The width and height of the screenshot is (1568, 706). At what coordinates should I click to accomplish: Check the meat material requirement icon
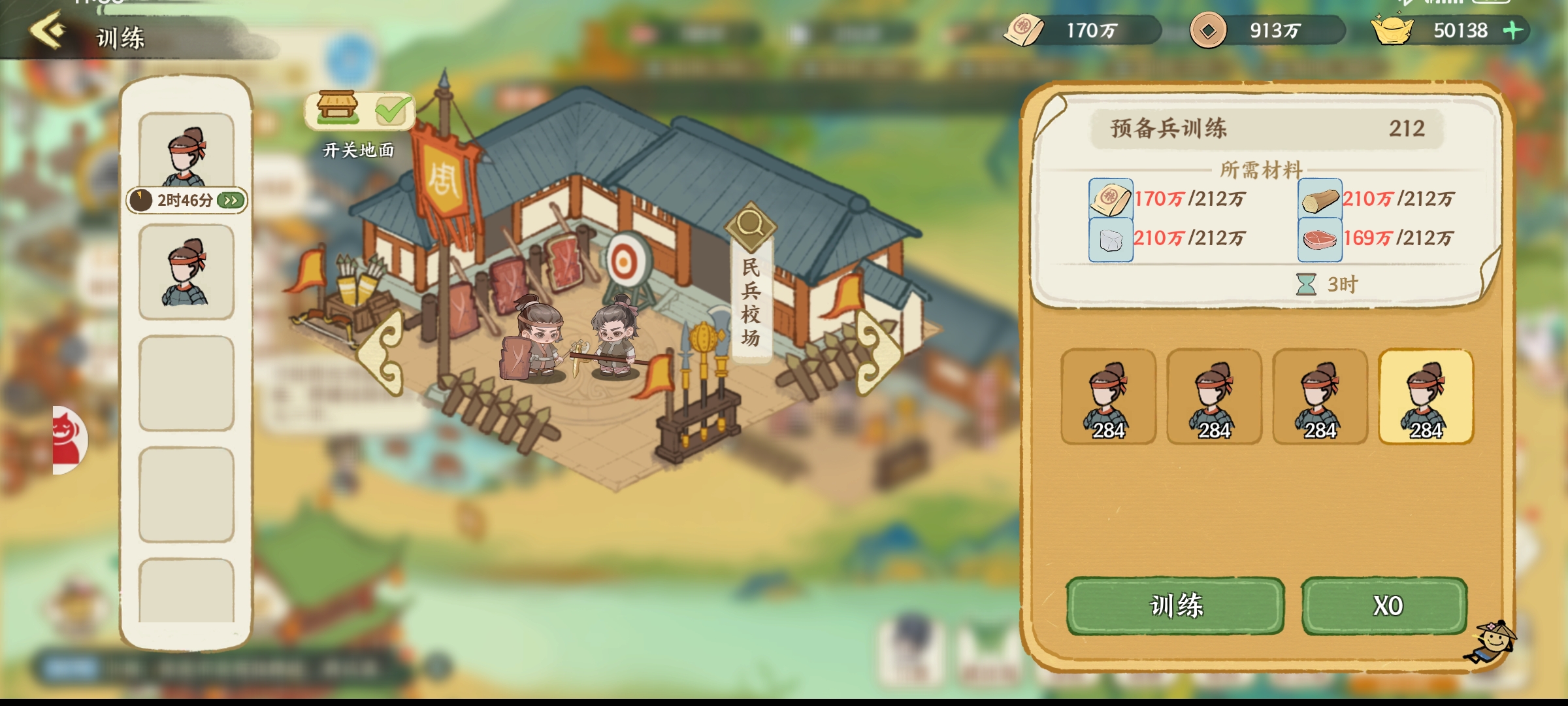point(1320,239)
